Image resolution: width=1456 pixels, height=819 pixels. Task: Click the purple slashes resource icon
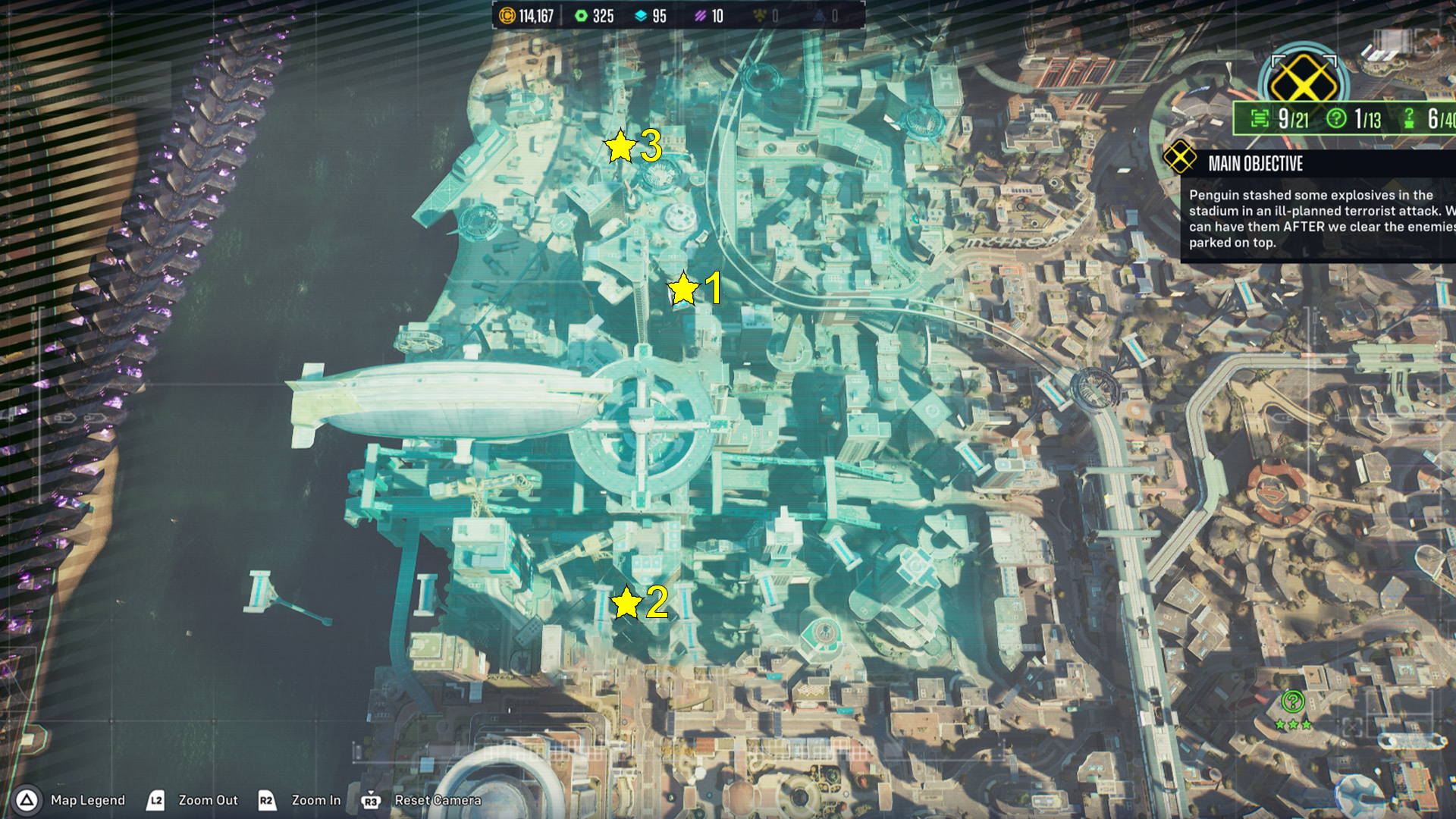(x=701, y=14)
